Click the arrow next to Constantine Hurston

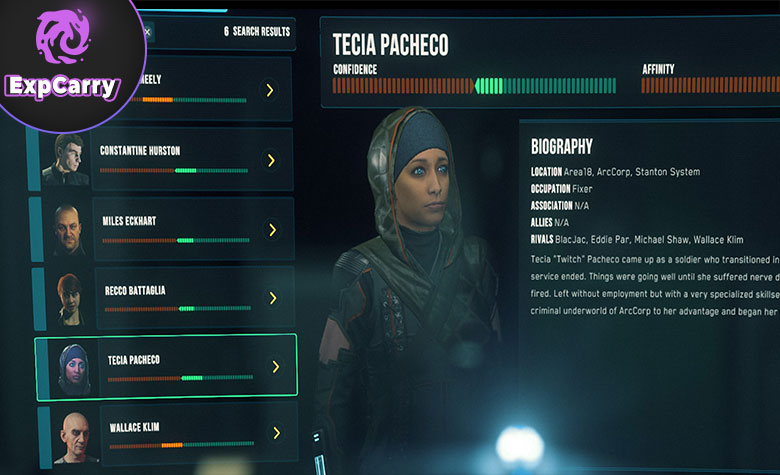point(270,160)
